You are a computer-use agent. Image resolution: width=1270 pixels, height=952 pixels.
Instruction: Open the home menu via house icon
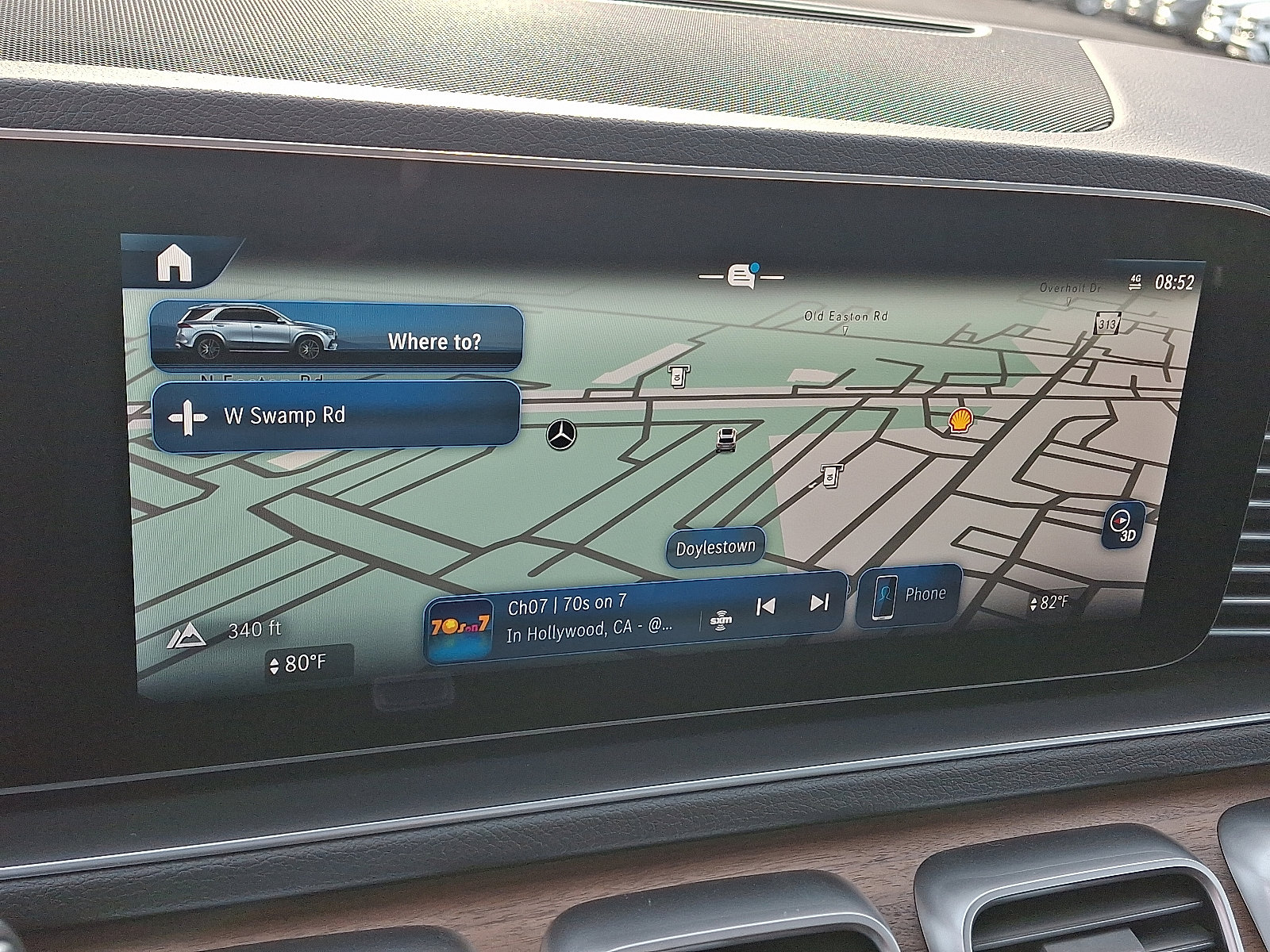(176, 262)
